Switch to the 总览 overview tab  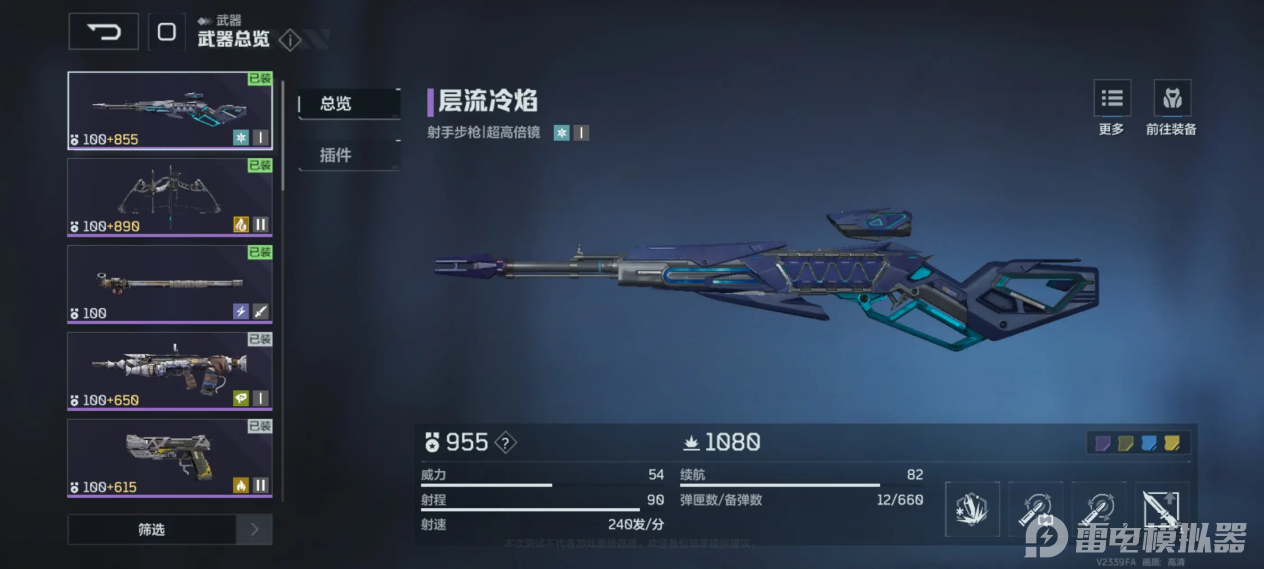coord(348,103)
